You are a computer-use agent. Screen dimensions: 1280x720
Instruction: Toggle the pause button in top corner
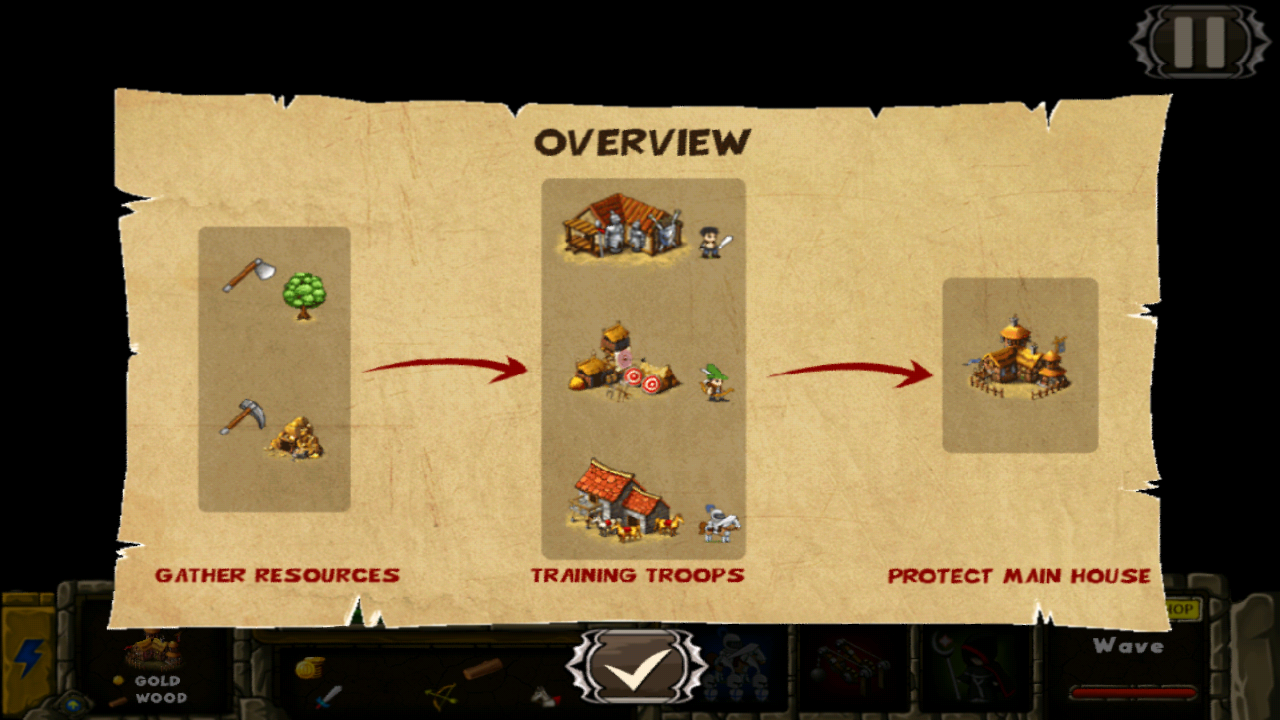[1199, 42]
